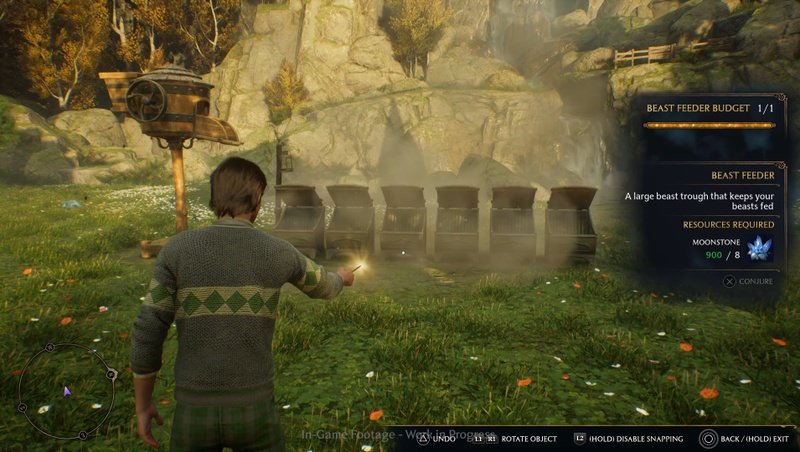The image size is (800, 452).
Task: Select the Moonstone resource crystal icon
Action: pyautogui.click(x=759, y=249)
